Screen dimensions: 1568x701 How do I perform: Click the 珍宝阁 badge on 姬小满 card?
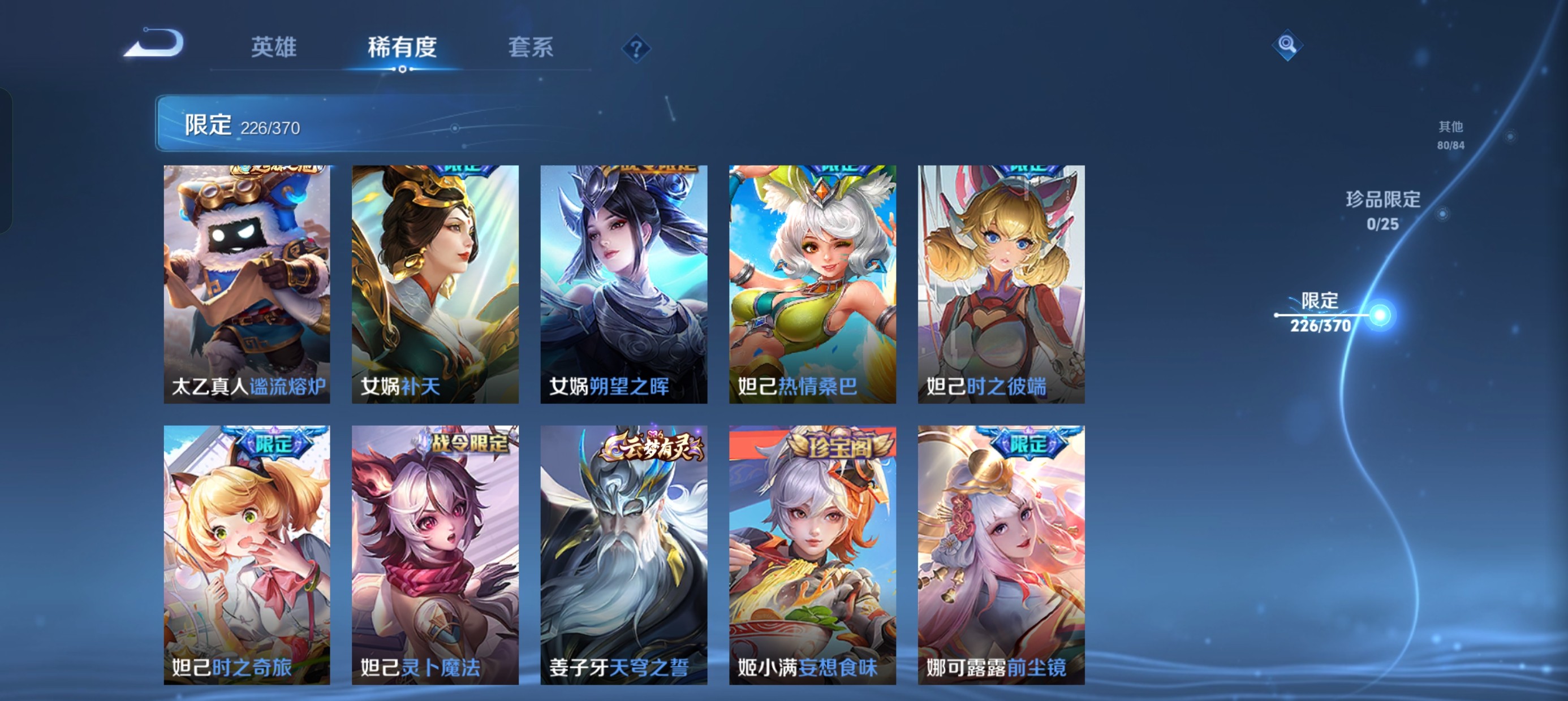point(841,447)
